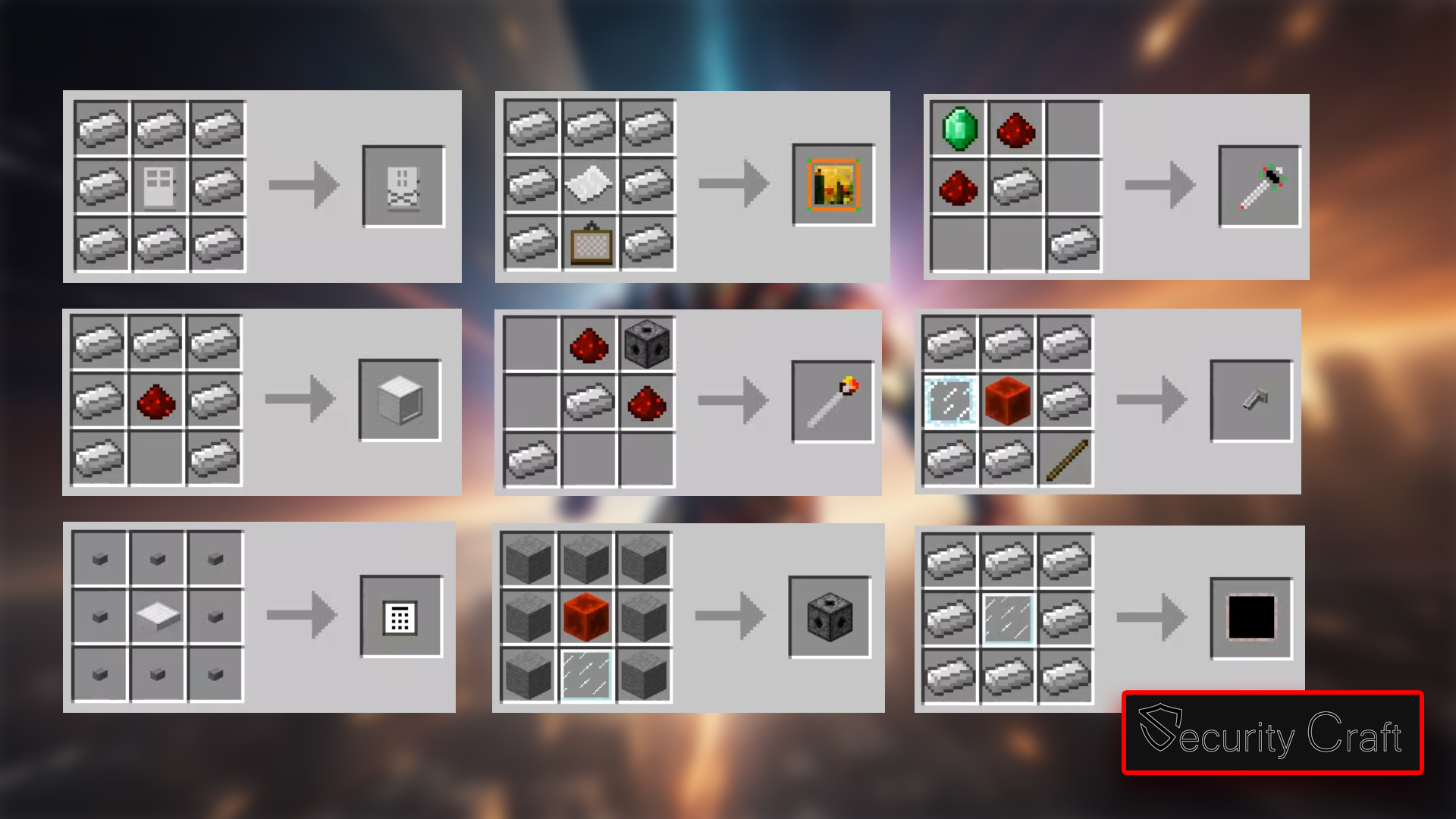Click the crafted keypad frame painting result
The height and width of the screenshot is (819, 1456).
pyautogui.click(x=832, y=184)
